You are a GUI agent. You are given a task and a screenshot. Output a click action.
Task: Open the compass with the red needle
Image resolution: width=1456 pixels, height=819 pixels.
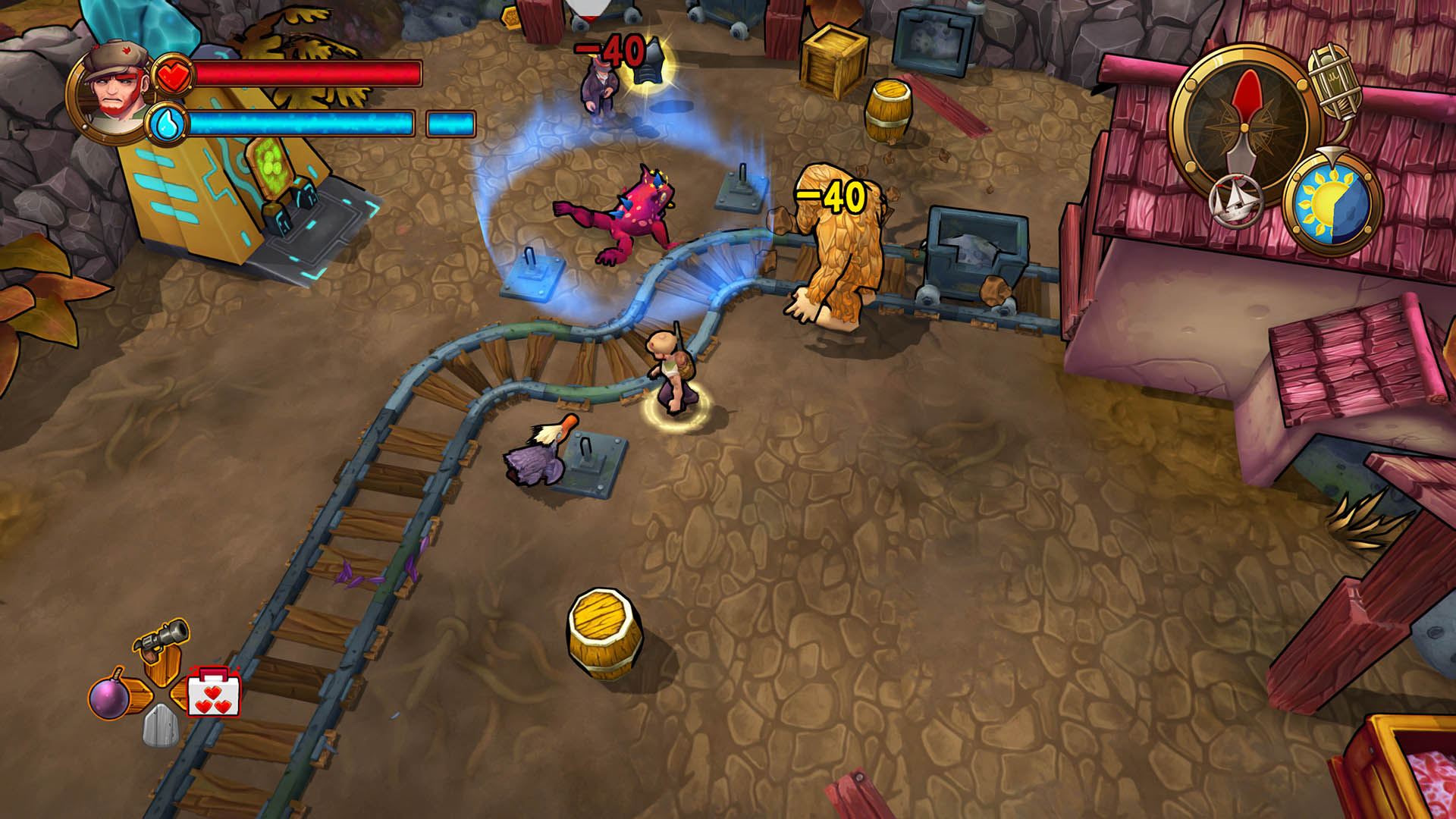(x=1244, y=122)
